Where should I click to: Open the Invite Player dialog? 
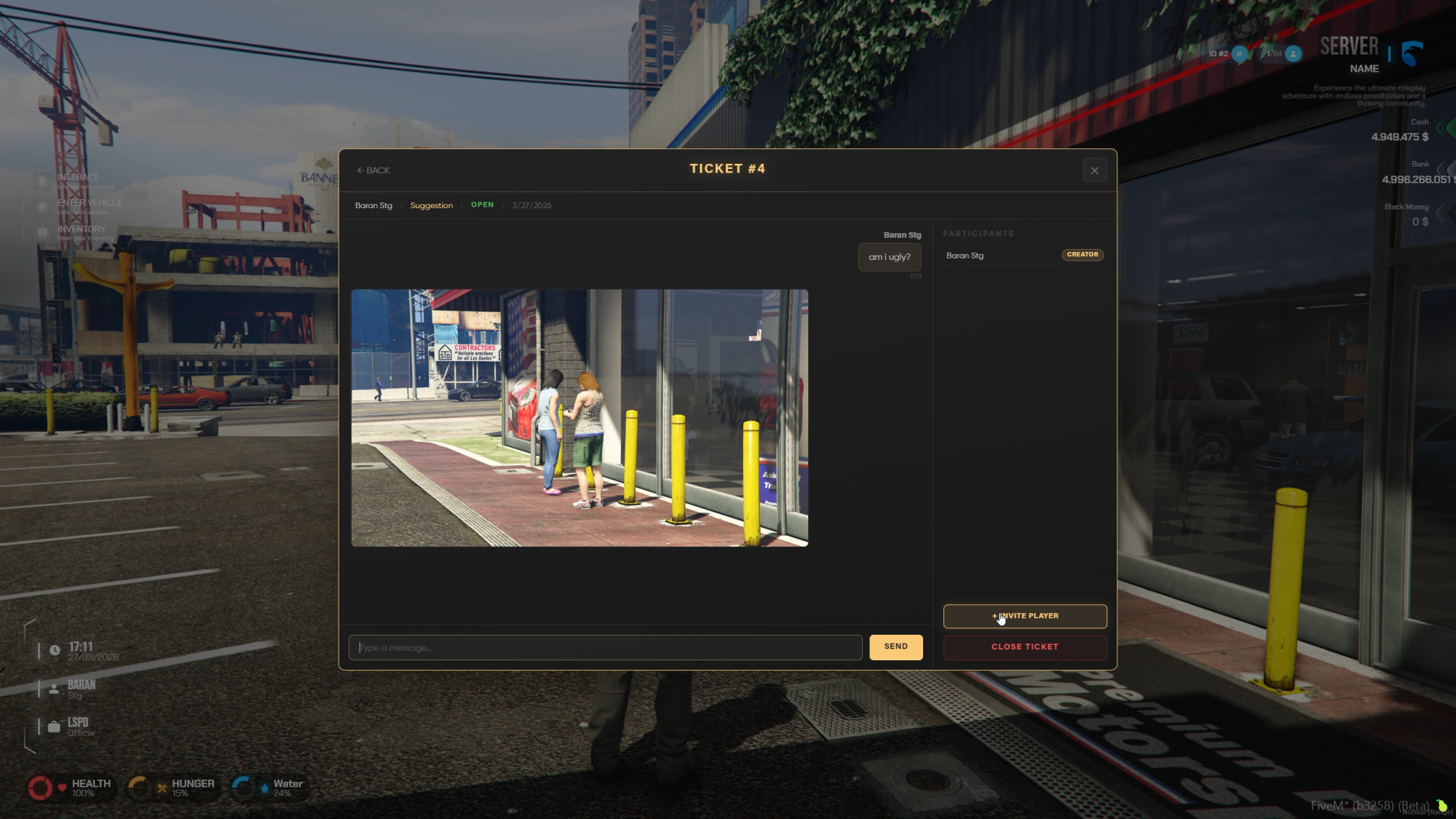(1024, 616)
